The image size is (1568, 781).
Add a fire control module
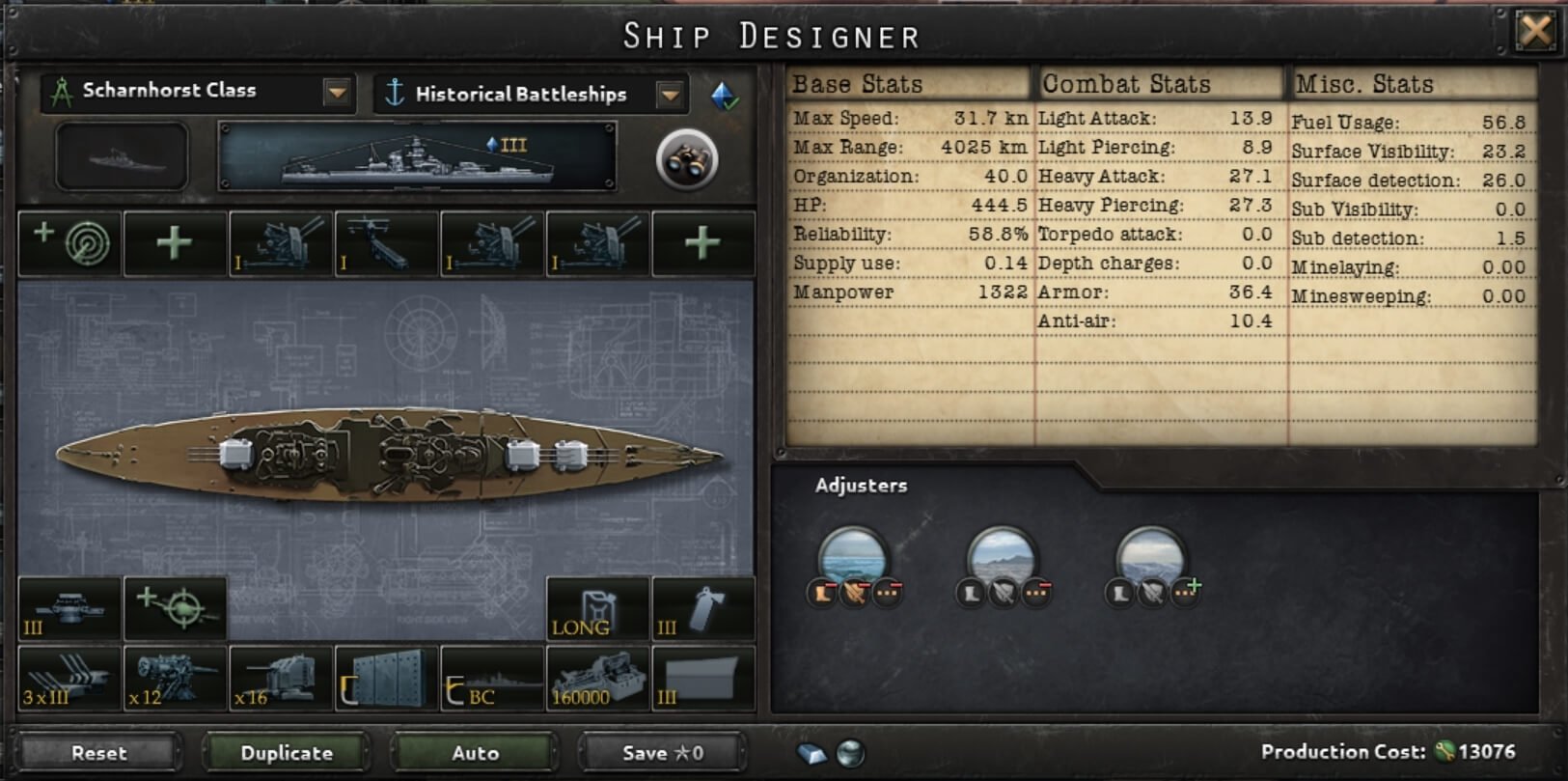(175, 609)
